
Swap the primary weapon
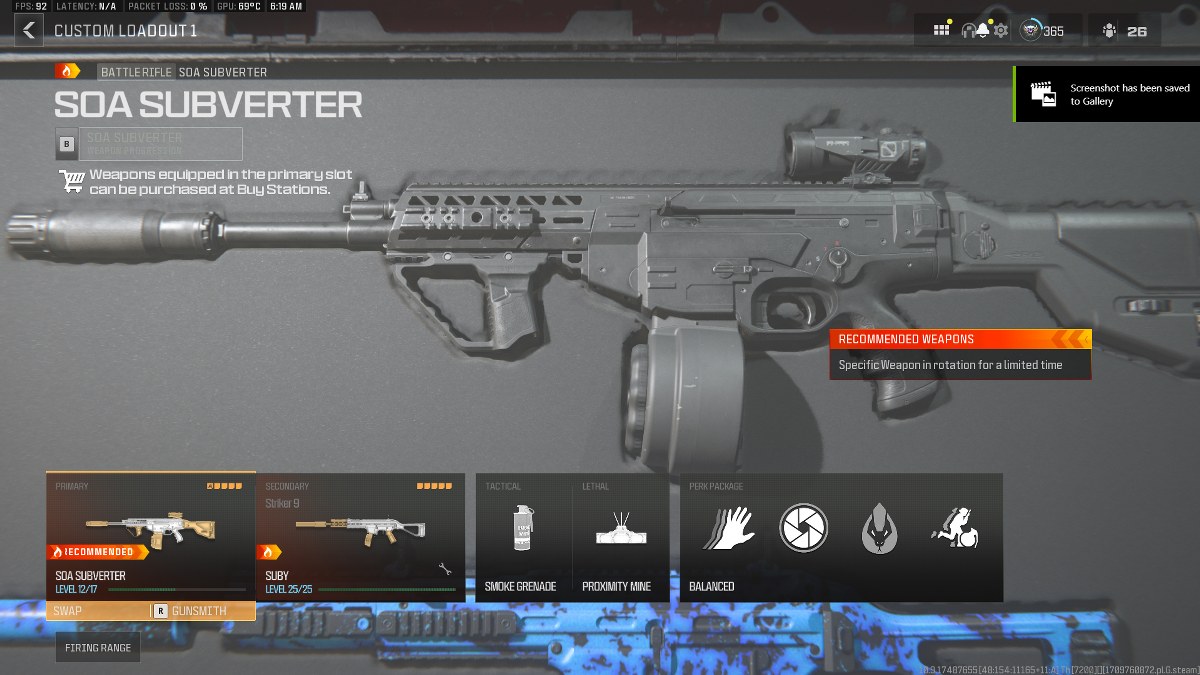(95, 611)
